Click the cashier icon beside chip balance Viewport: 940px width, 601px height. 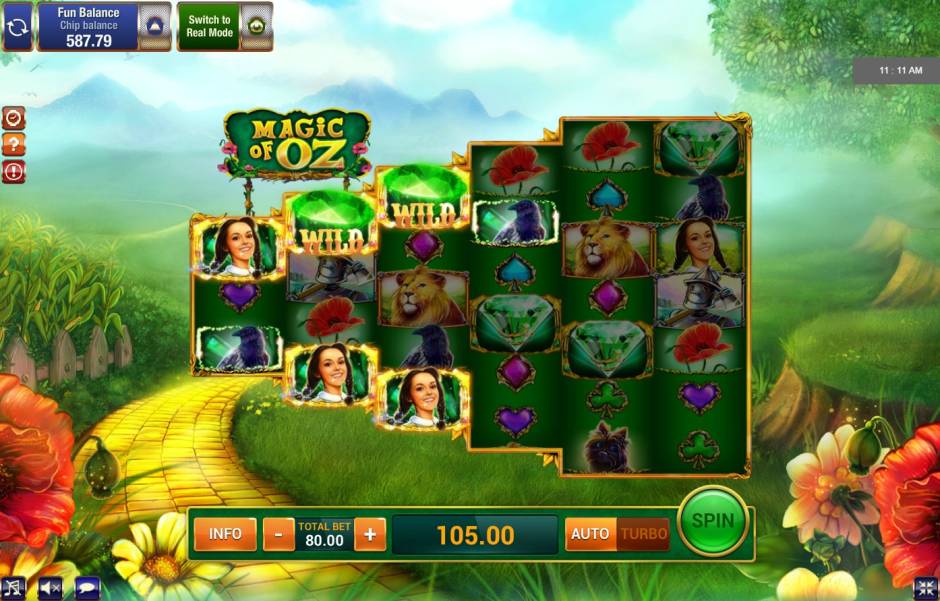click(153, 26)
